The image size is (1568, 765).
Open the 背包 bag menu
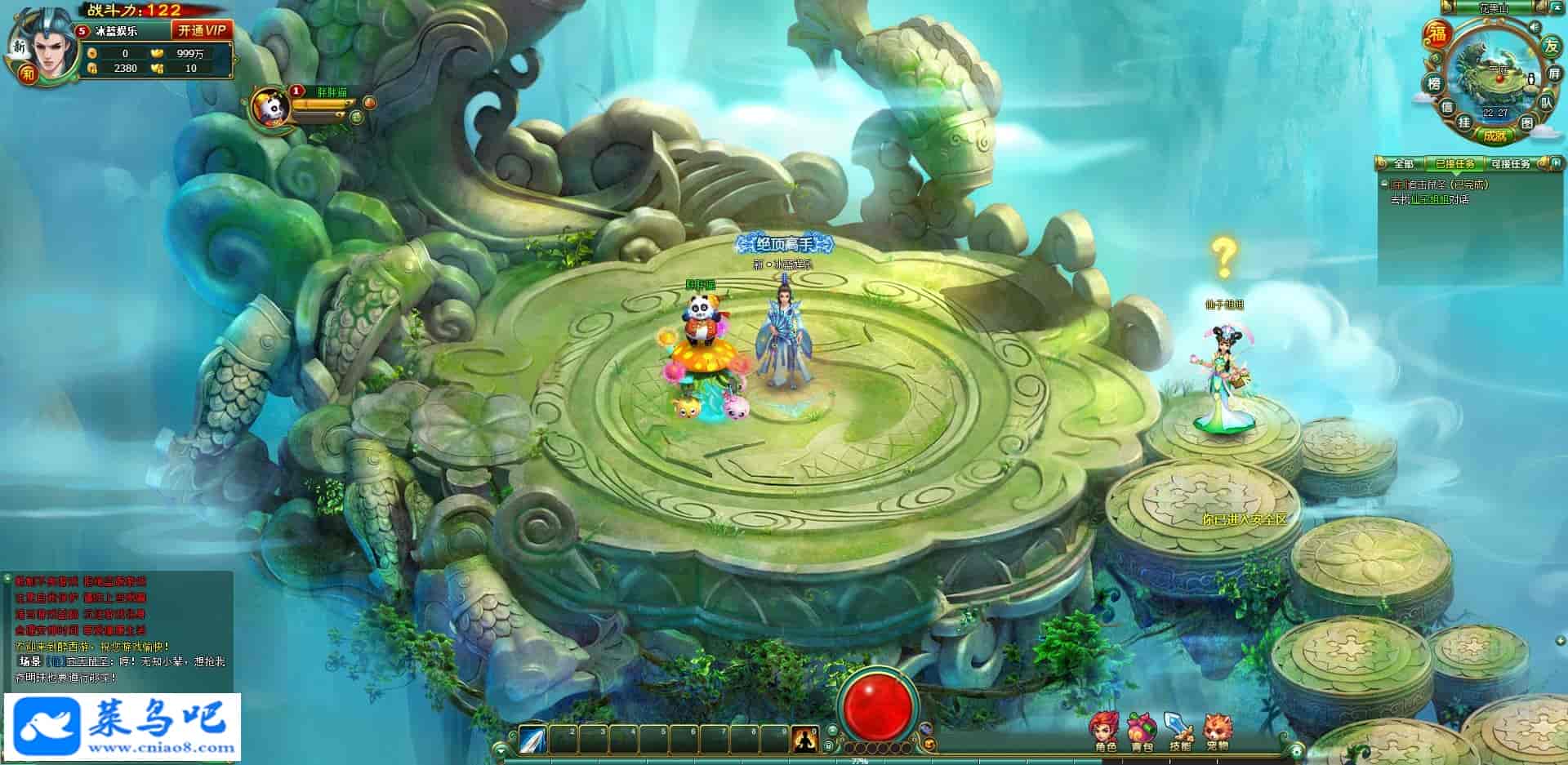[1142, 732]
